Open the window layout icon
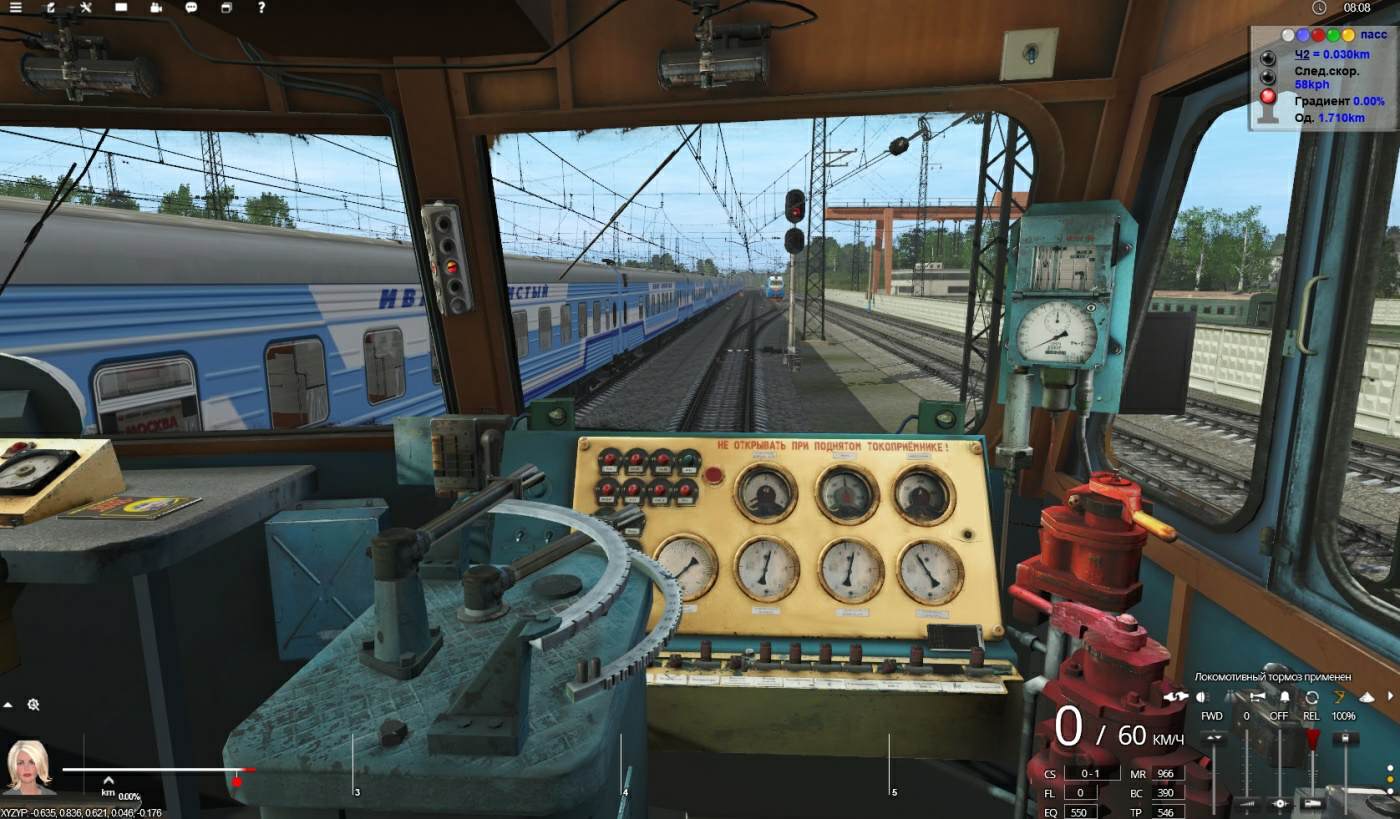Viewport: 1400px width, 819px height. click(x=226, y=8)
